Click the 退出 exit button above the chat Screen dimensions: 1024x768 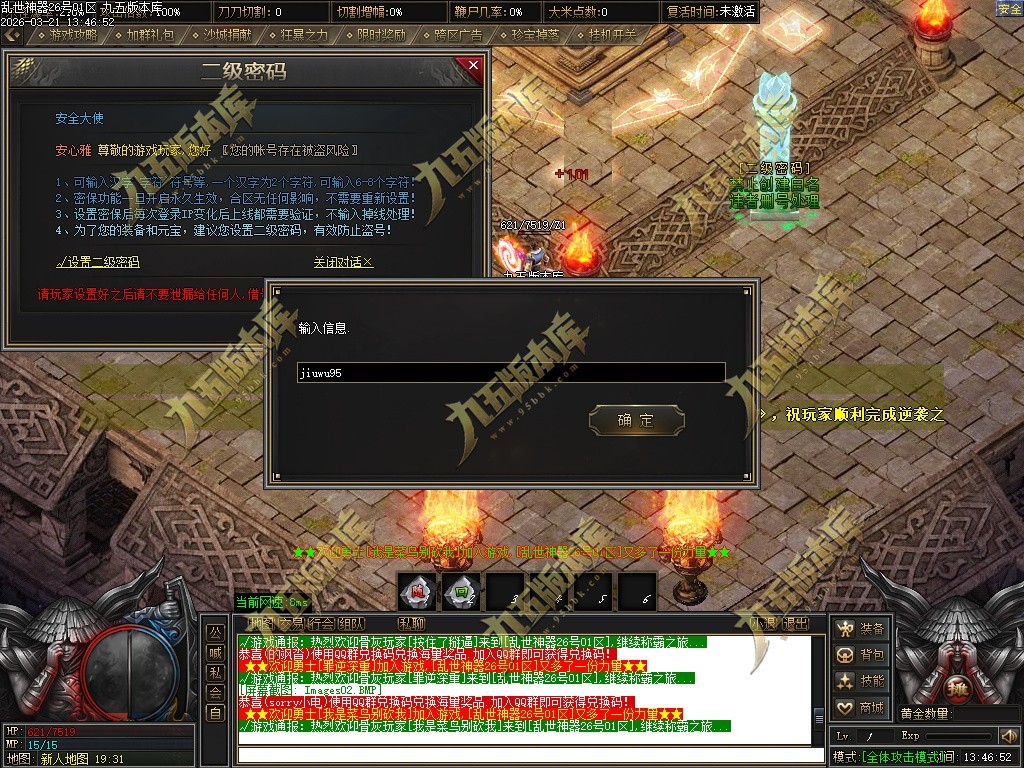pyautogui.click(x=797, y=623)
